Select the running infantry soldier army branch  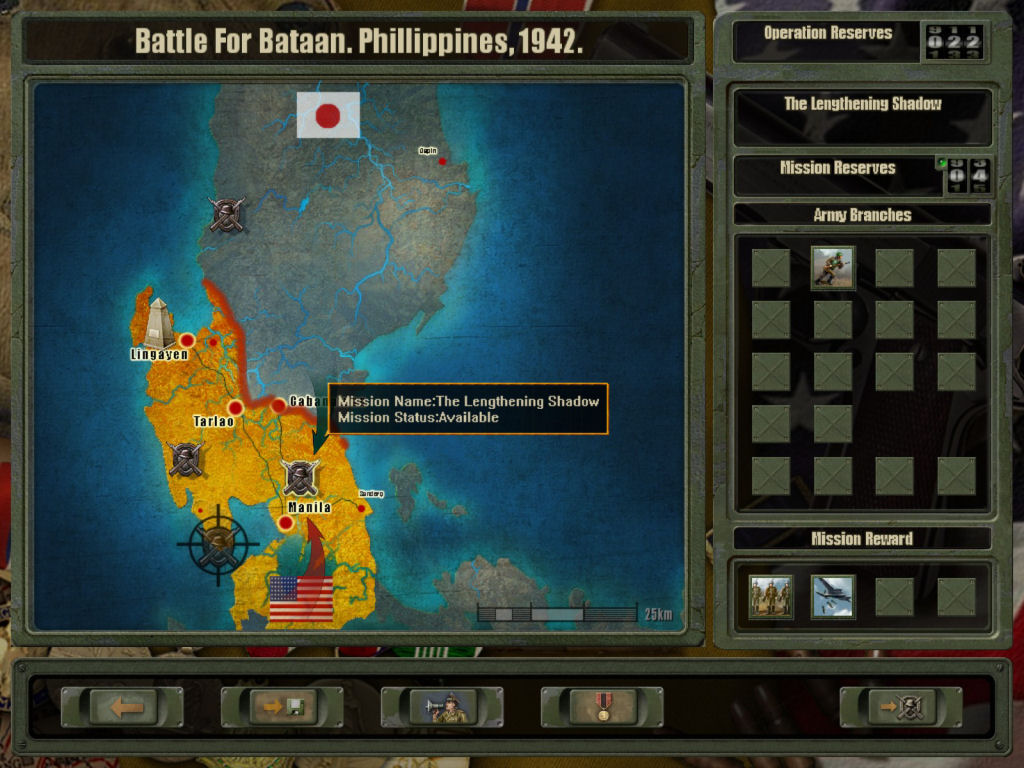pos(833,268)
